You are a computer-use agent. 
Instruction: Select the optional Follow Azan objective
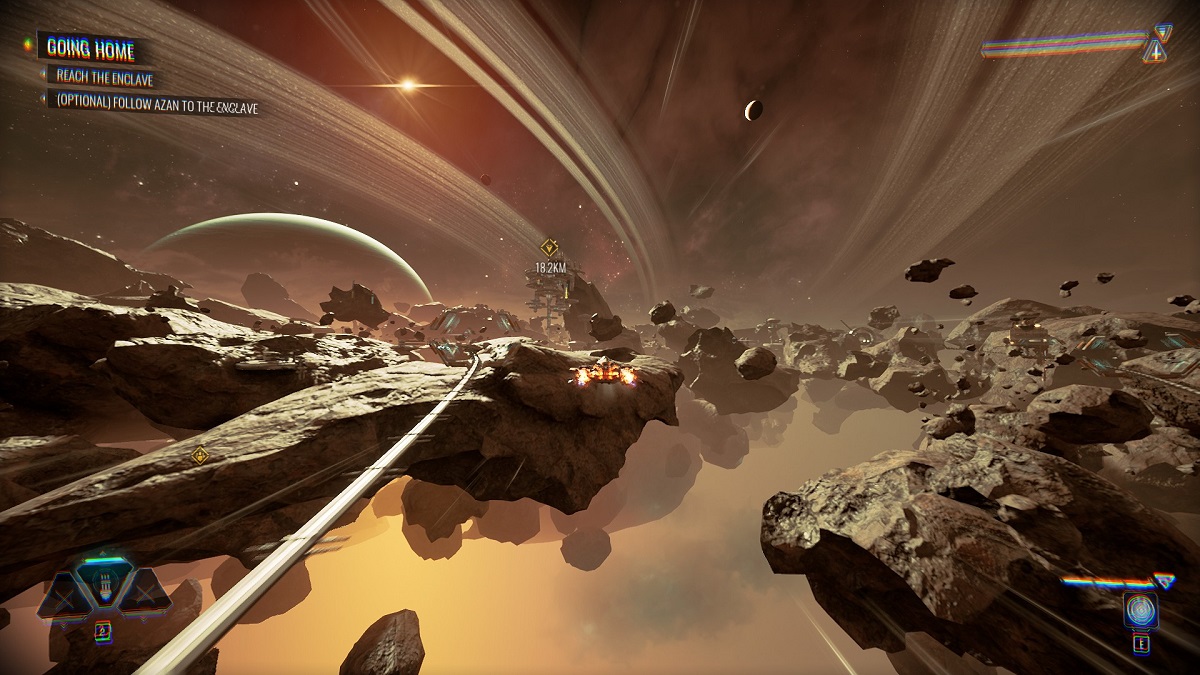click(157, 103)
